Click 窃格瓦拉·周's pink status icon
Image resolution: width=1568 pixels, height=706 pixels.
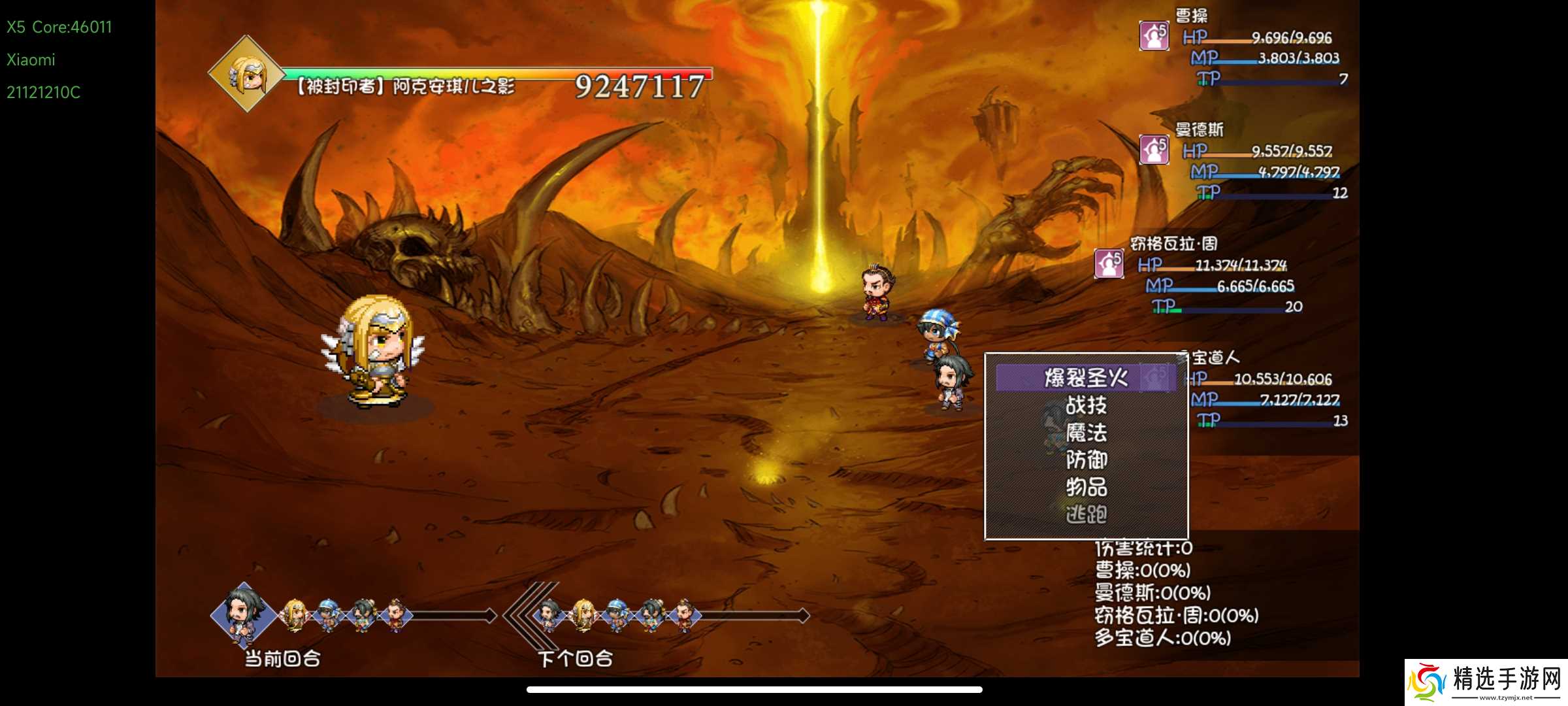pyautogui.click(x=1109, y=263)
